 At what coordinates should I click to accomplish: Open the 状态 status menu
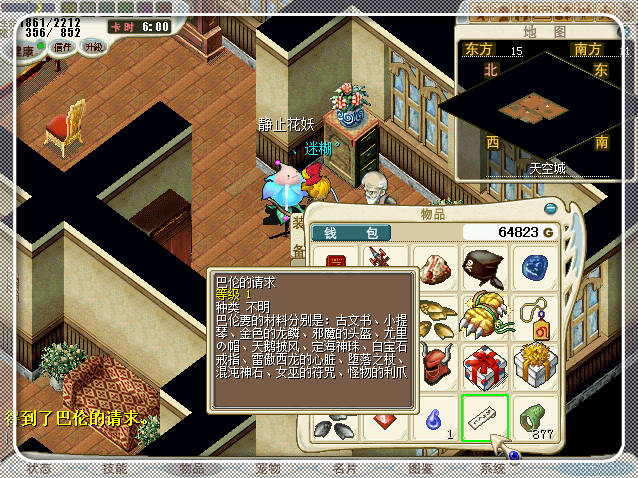coord(40,468)
